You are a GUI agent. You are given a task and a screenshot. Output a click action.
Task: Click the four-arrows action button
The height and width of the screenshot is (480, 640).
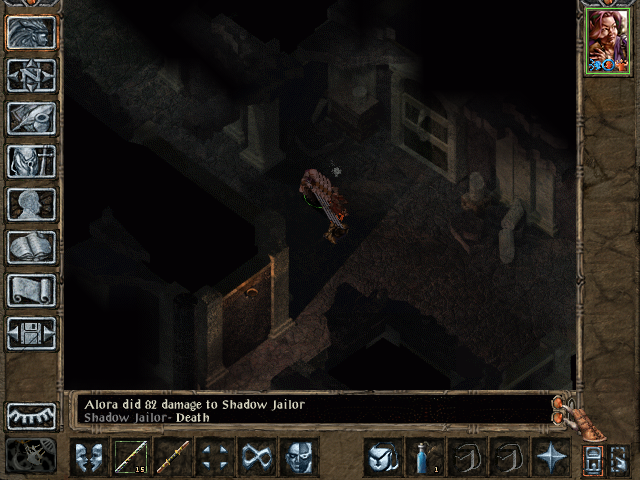click(x=215, y=457)
